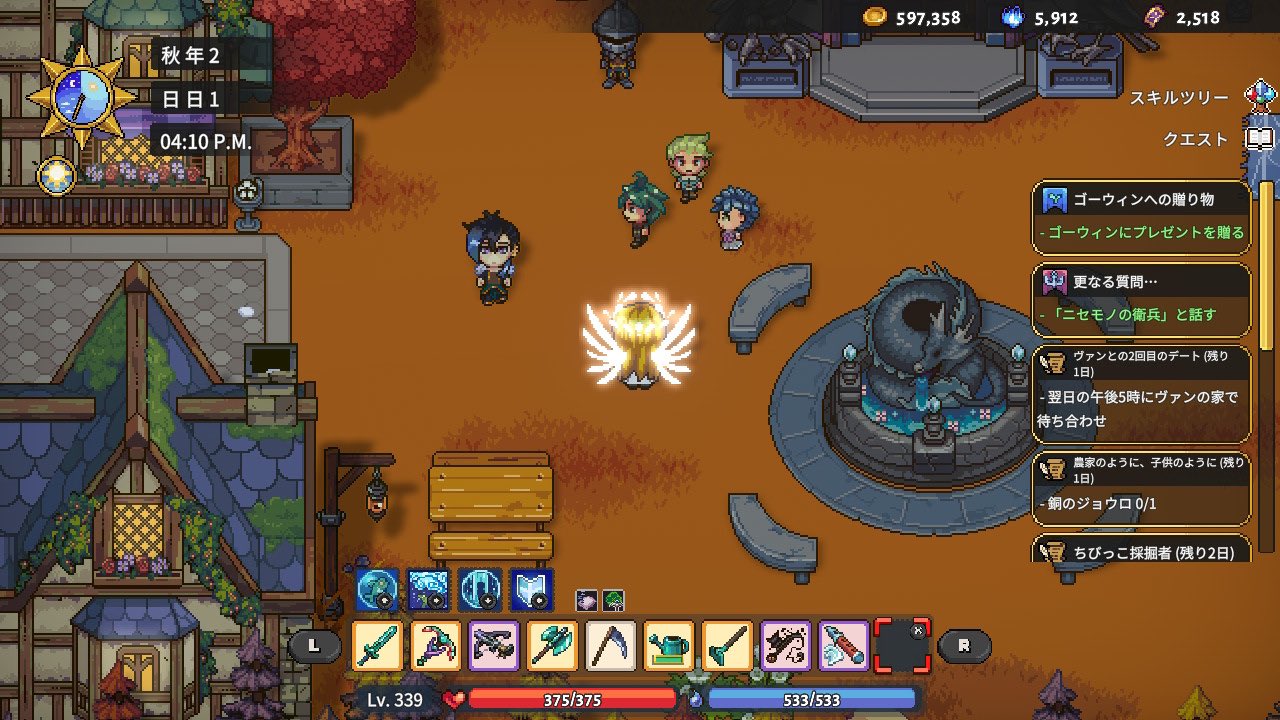The width and height of the screenshot is (1280, 720).
Task: Select the red-handled net hotbar slot
Action: point(843,645)
